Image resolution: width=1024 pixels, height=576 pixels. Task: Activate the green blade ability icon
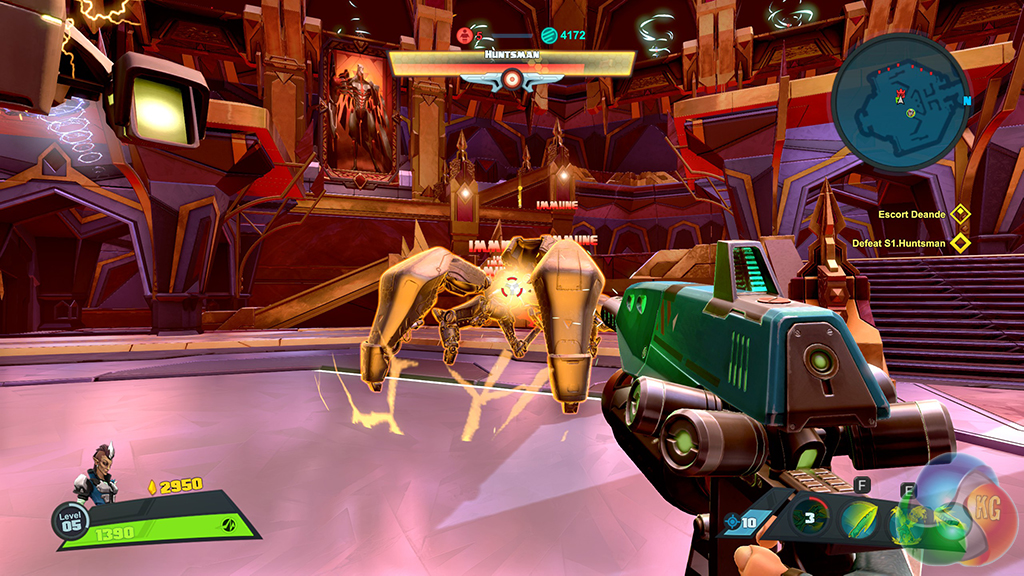point(859,519)
